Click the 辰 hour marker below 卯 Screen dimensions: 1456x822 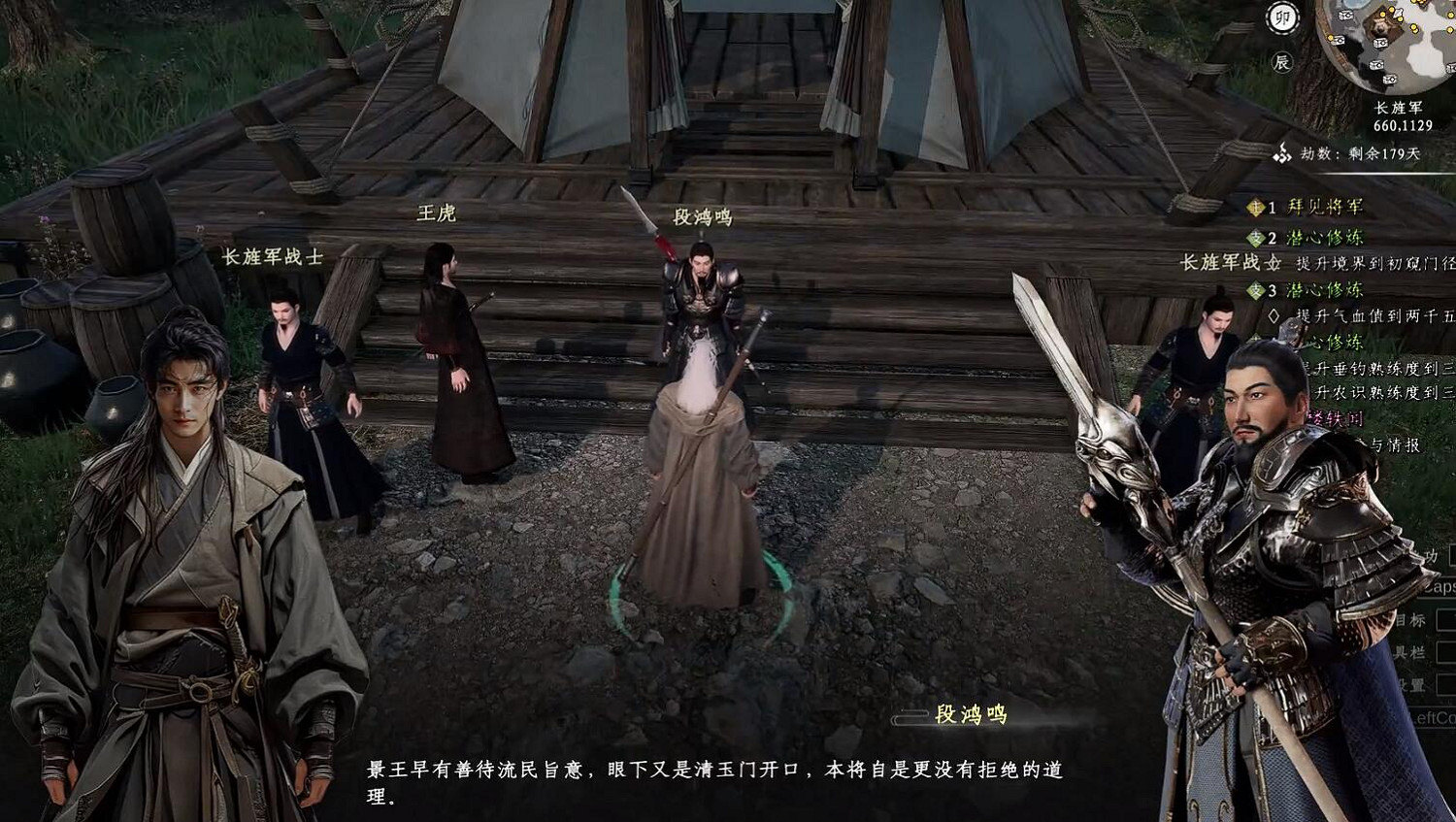[x=1283, y=60]
